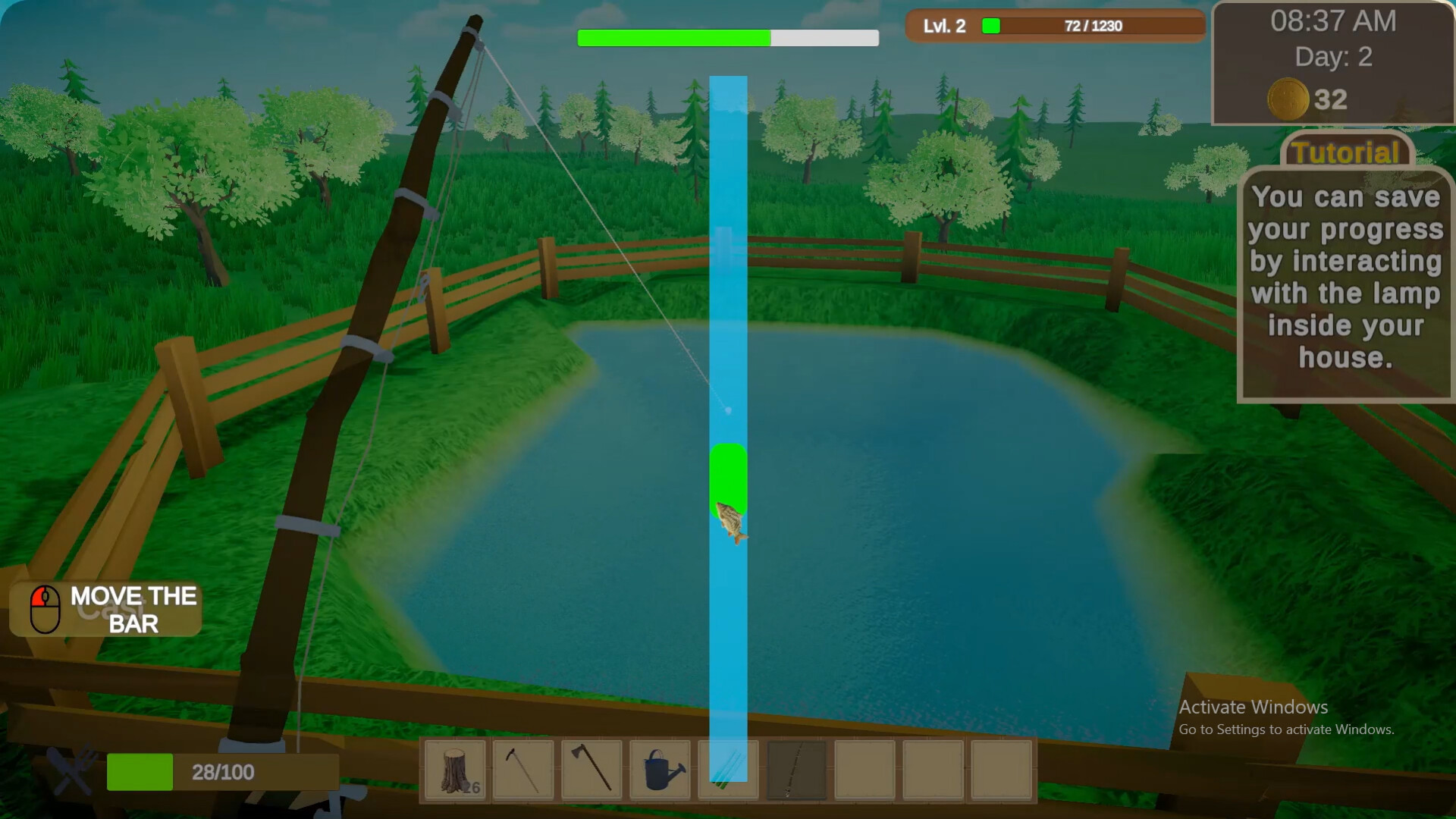This screenshot has height=819, width=1456.
Task: Click the mouse icon in the MOVE THE BAR prompt
Action: (x=45, y=607)
